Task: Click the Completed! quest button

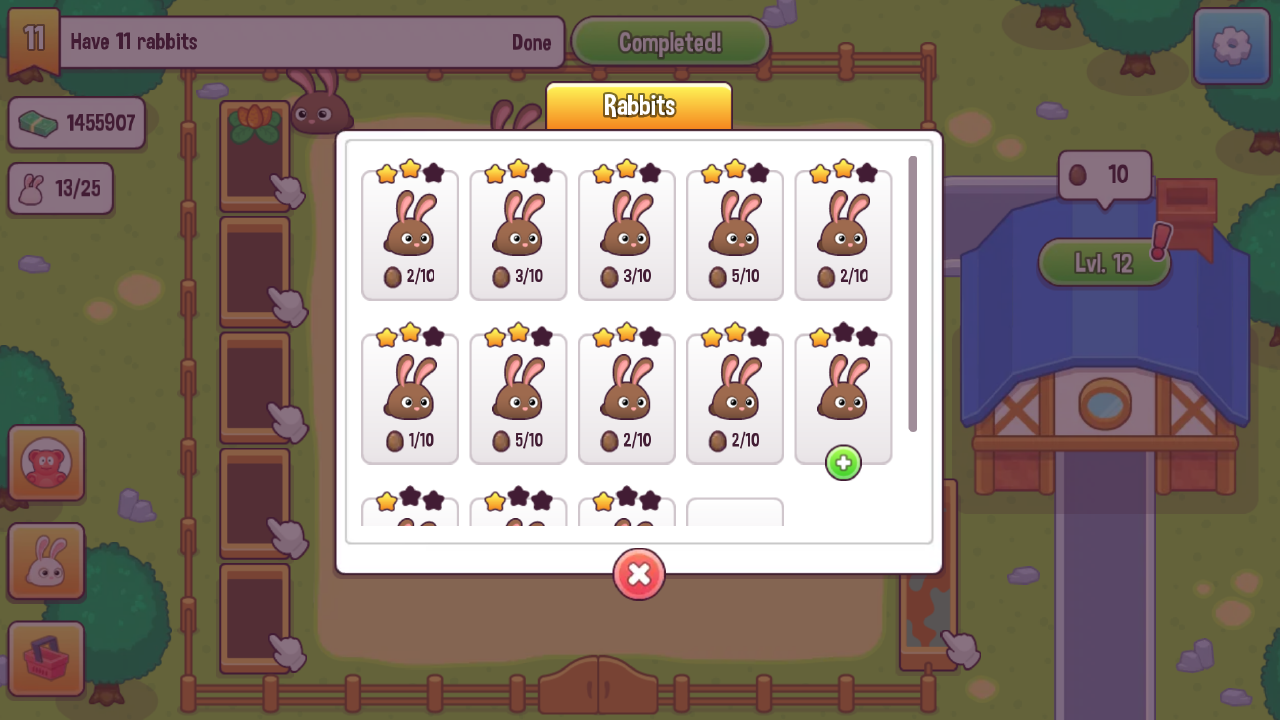Action: [670, 41]
